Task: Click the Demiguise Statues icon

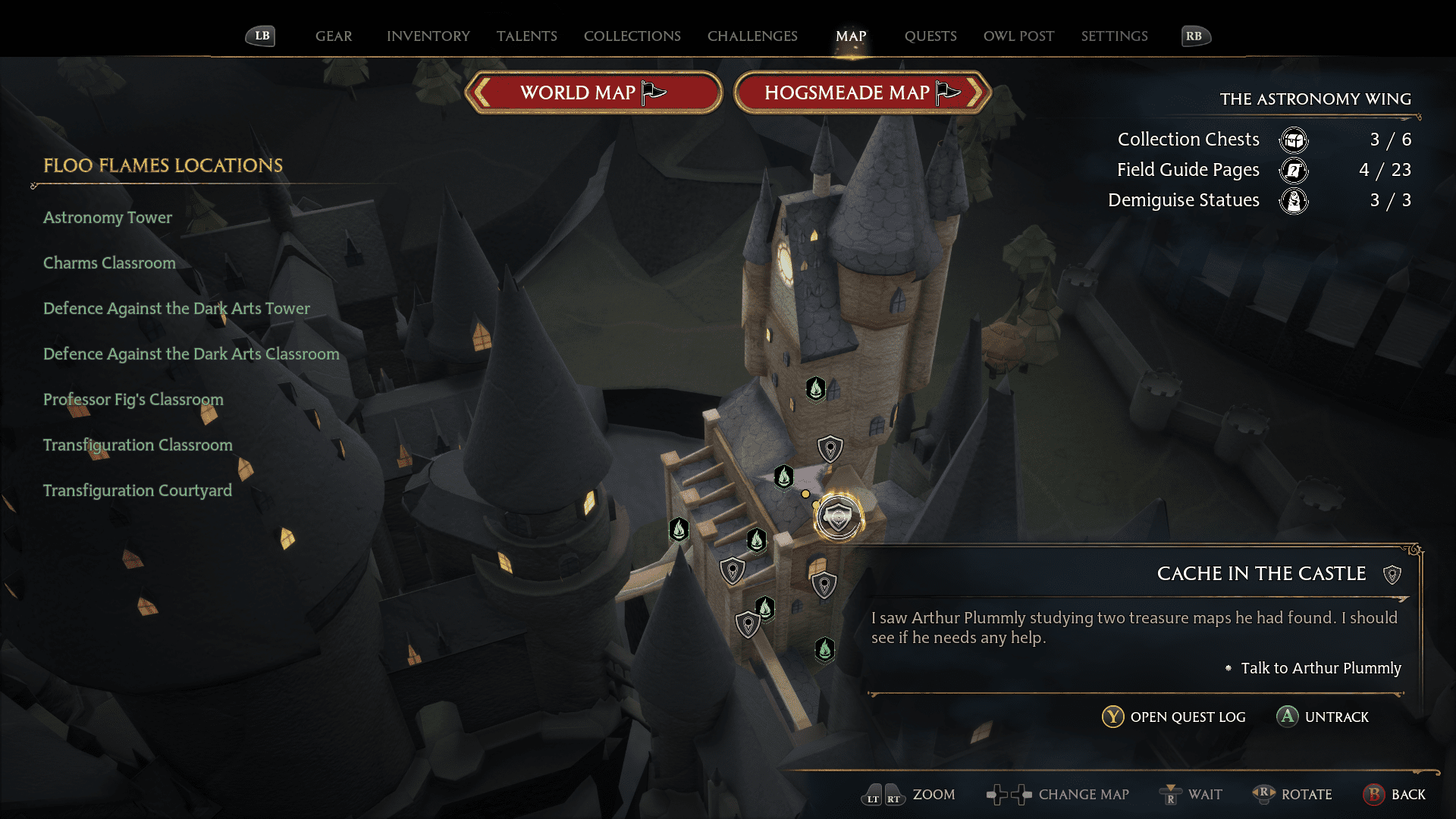Action: click(x=1294, y=200)
